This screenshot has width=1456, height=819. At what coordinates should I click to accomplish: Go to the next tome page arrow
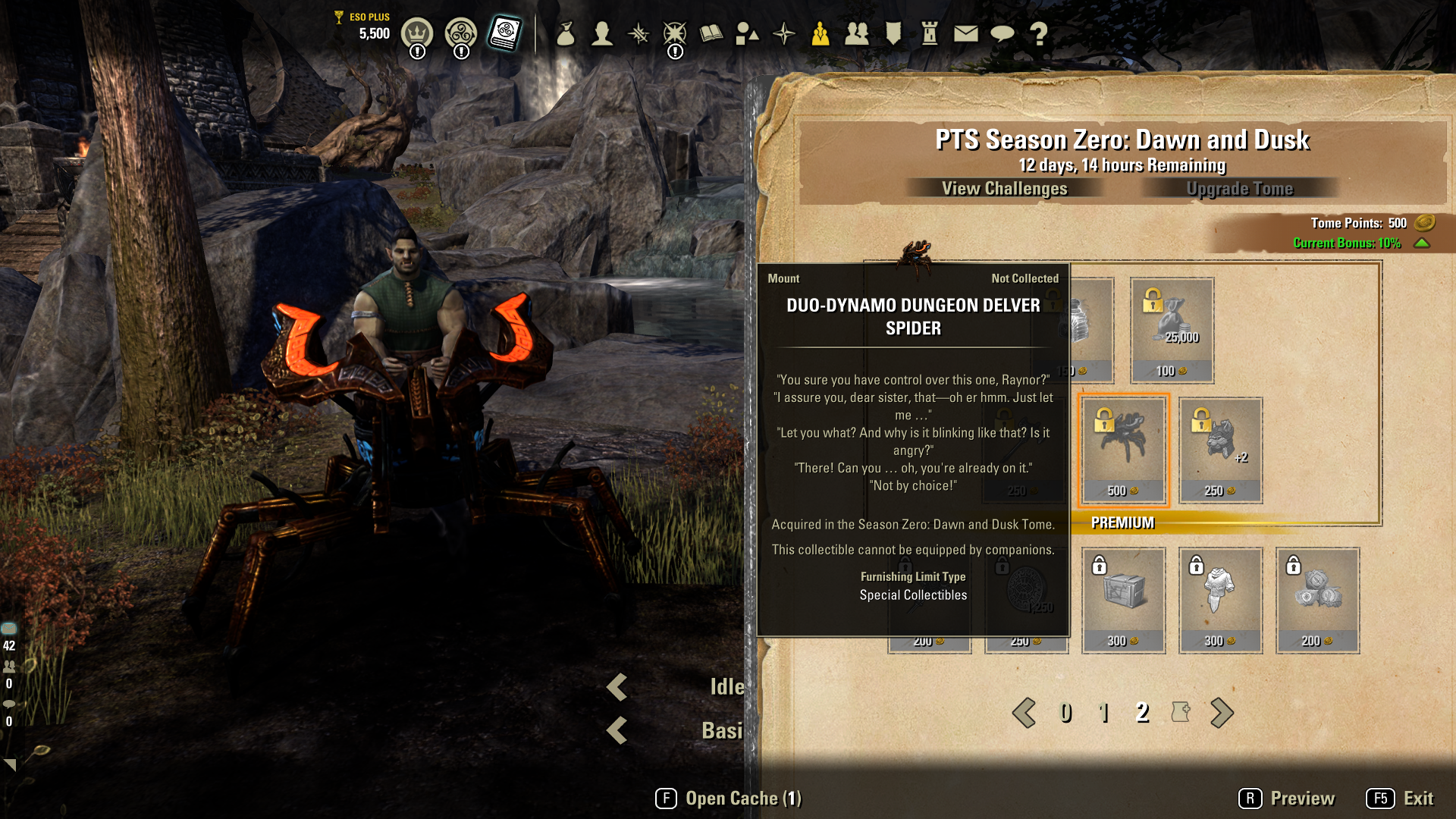click(1222, 713)
